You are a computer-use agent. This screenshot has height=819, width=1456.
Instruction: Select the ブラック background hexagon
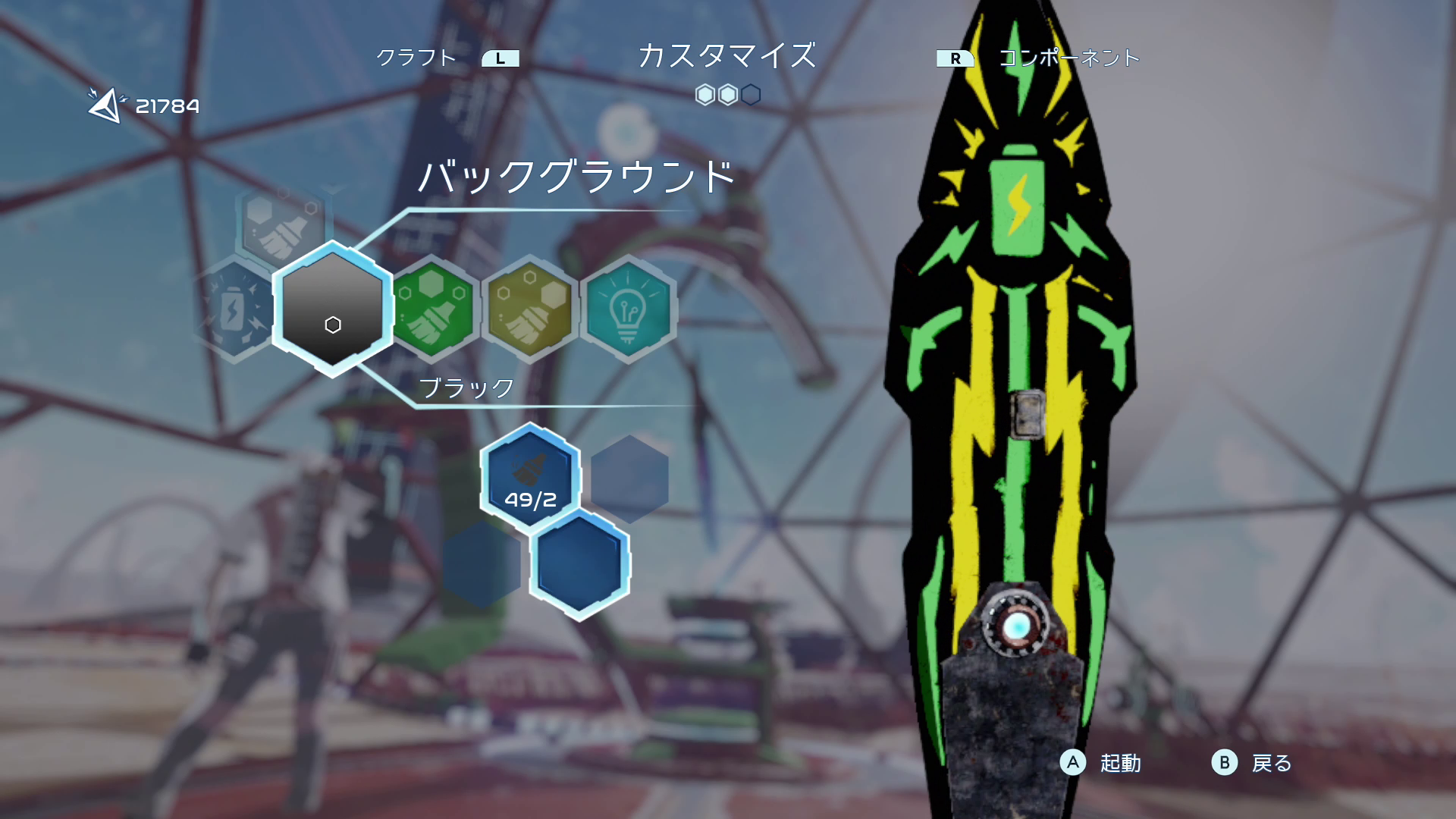(333, 309)
